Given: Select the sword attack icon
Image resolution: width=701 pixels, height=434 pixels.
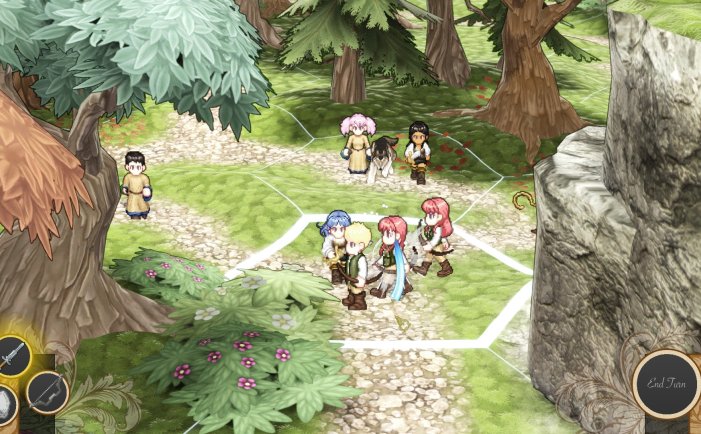Looking at the screenshot, I should tap(12, 356).
